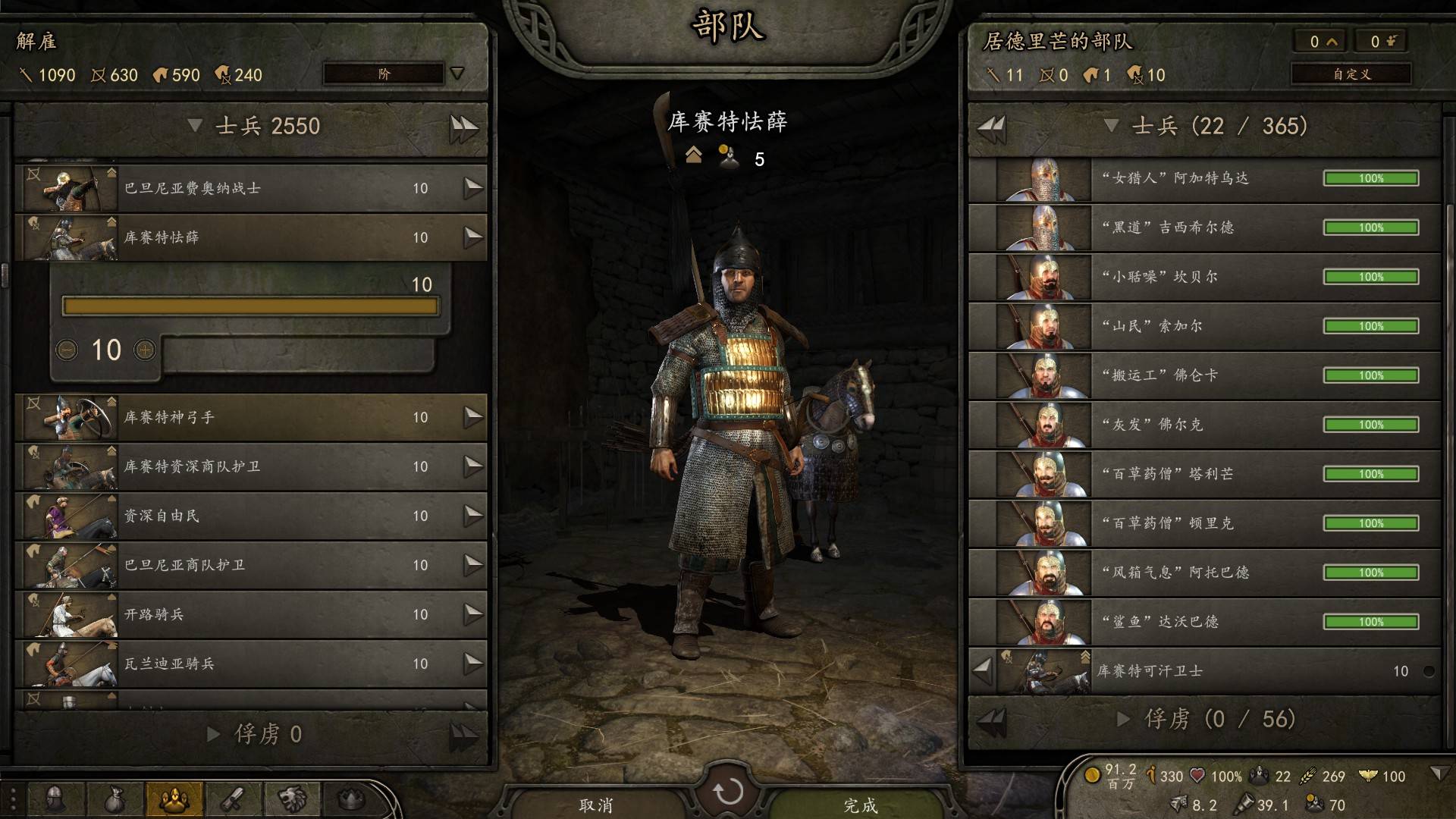Click the 取消 (Cancel) button
Screen dimensions: 1456x819
point(596,804)
